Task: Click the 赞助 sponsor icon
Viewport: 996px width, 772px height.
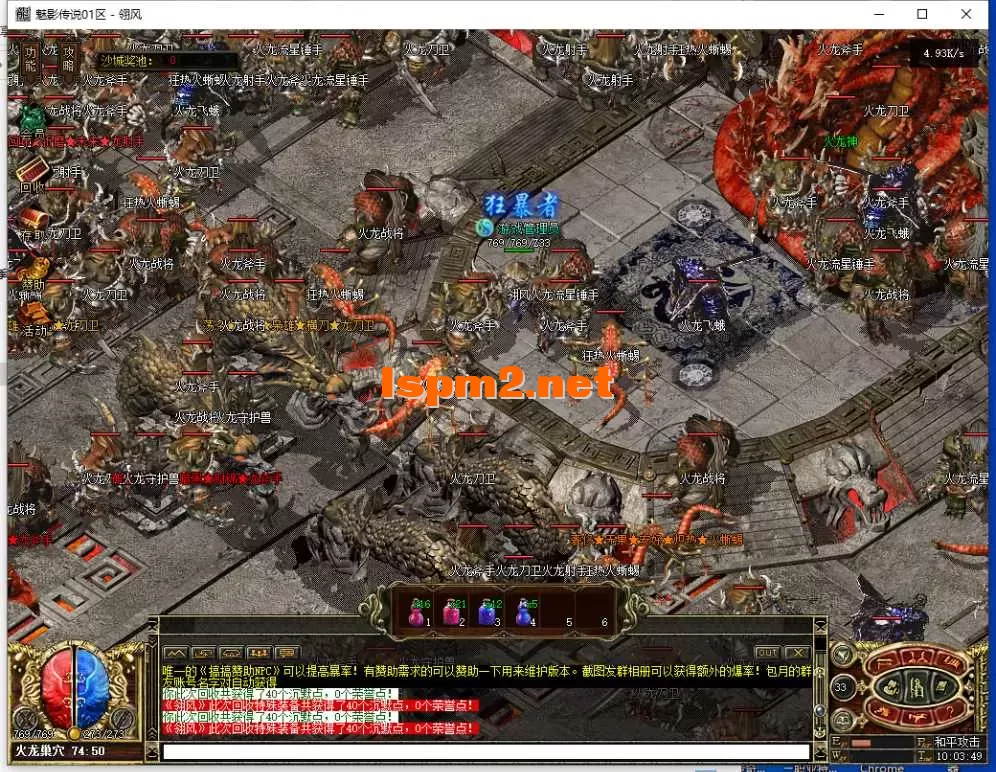Action: pyautogui.click(x=33, y=271)
